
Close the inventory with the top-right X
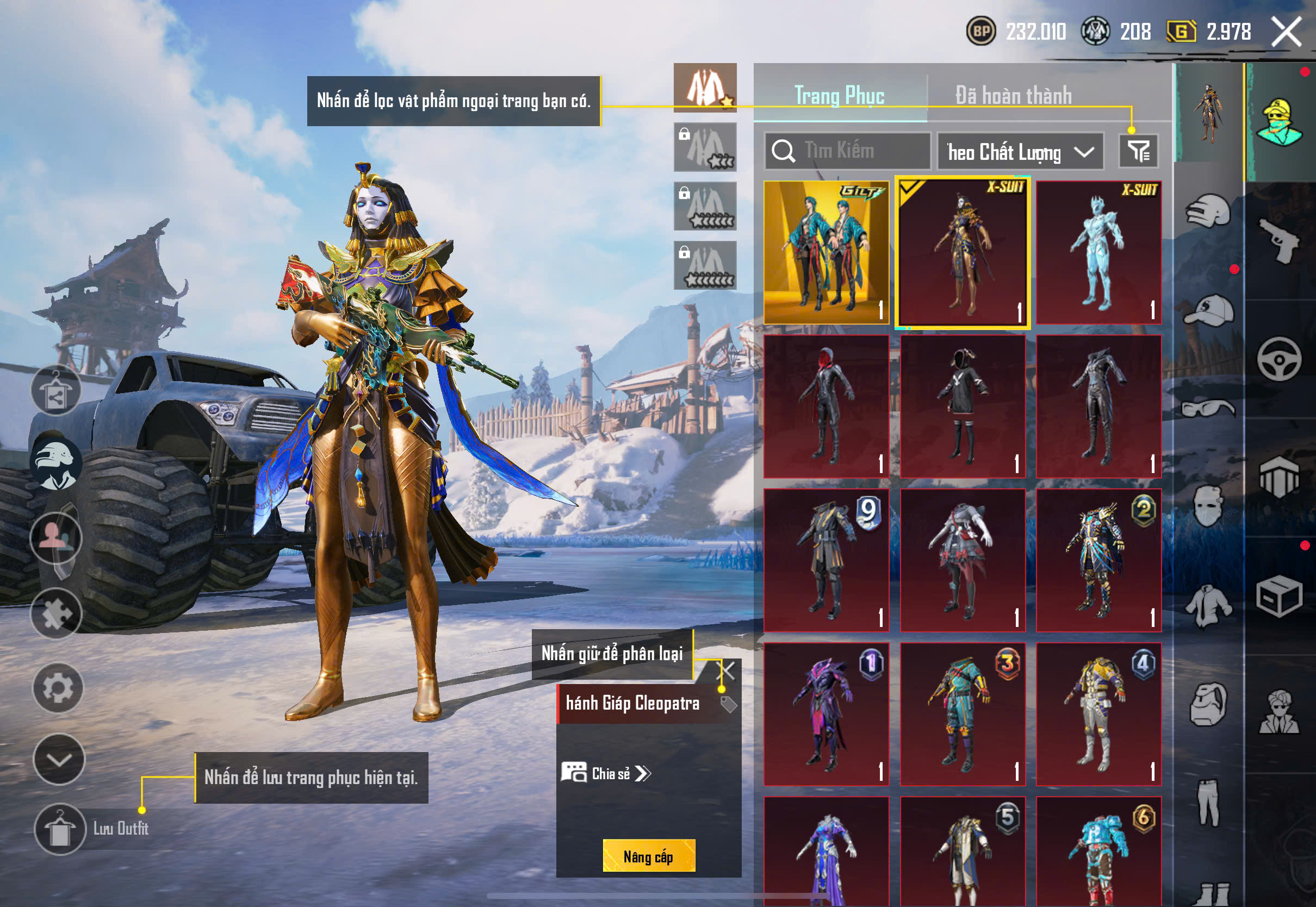1287,32
